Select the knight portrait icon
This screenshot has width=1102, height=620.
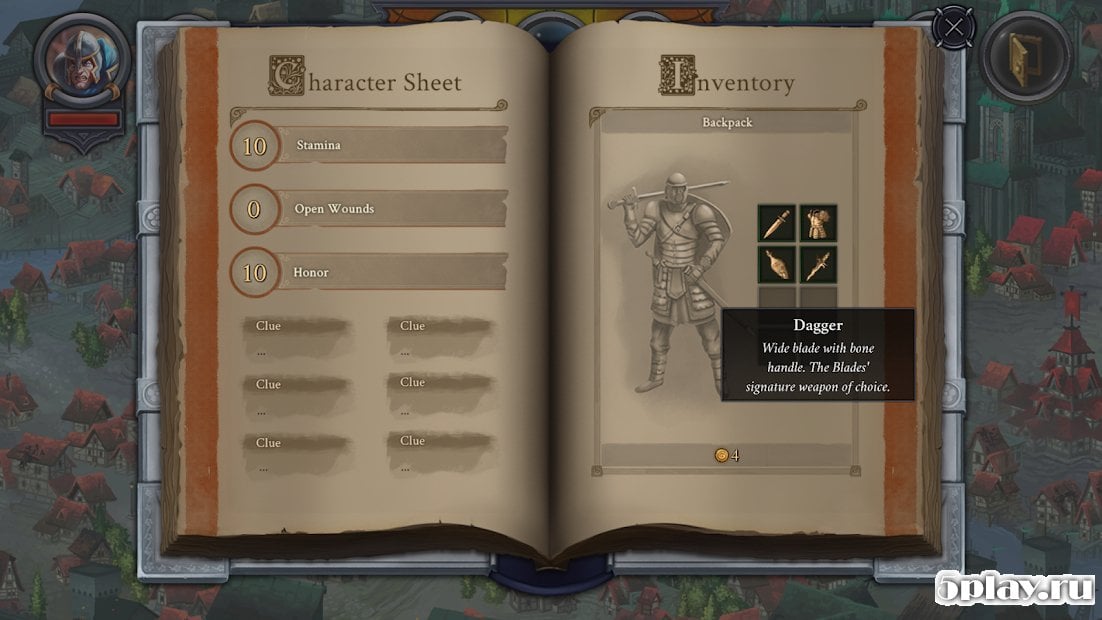point(82,60)
